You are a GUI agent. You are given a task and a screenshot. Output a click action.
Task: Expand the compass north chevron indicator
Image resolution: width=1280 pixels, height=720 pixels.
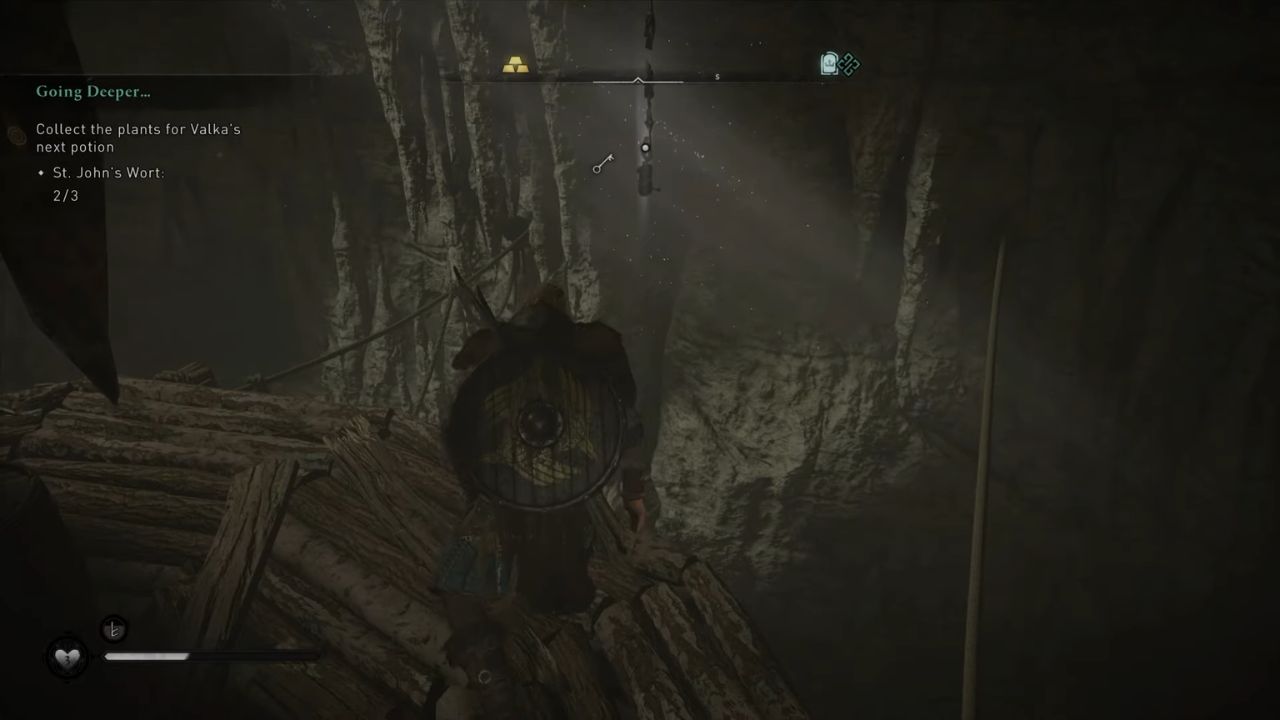[x=637, y=80]
